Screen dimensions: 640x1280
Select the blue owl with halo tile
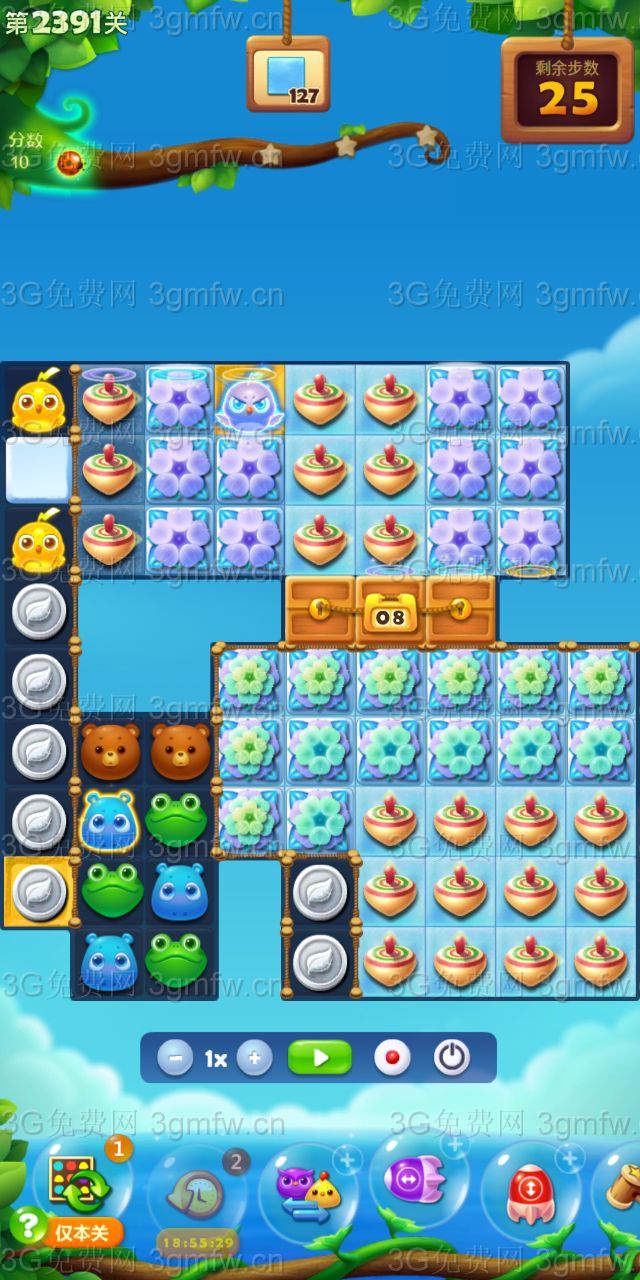point(249,401)
